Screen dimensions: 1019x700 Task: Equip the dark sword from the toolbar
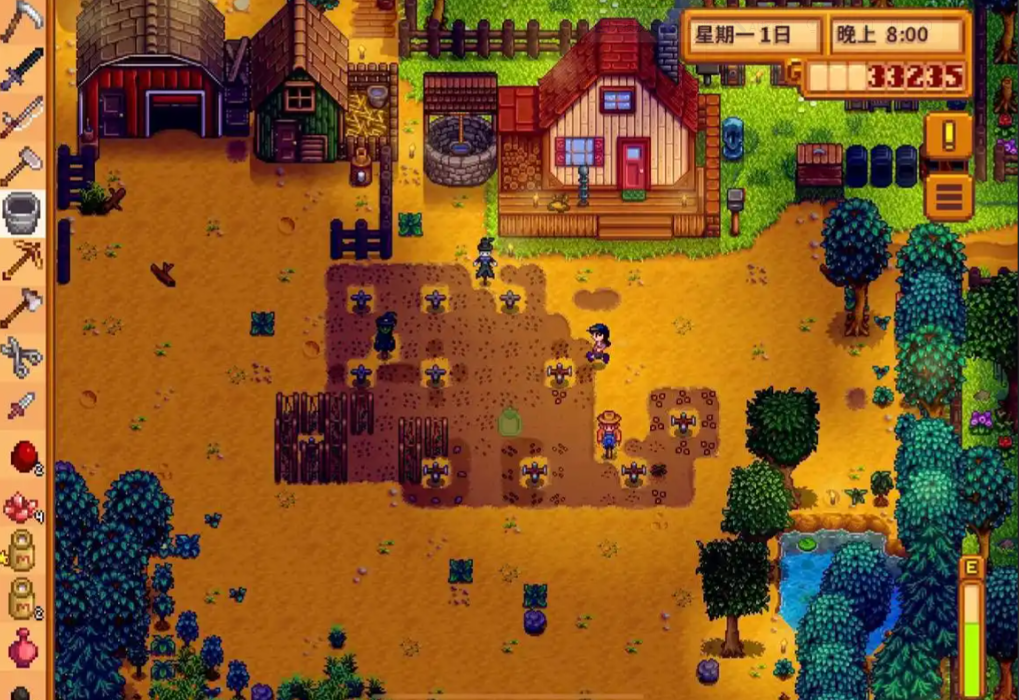point(21,68)
